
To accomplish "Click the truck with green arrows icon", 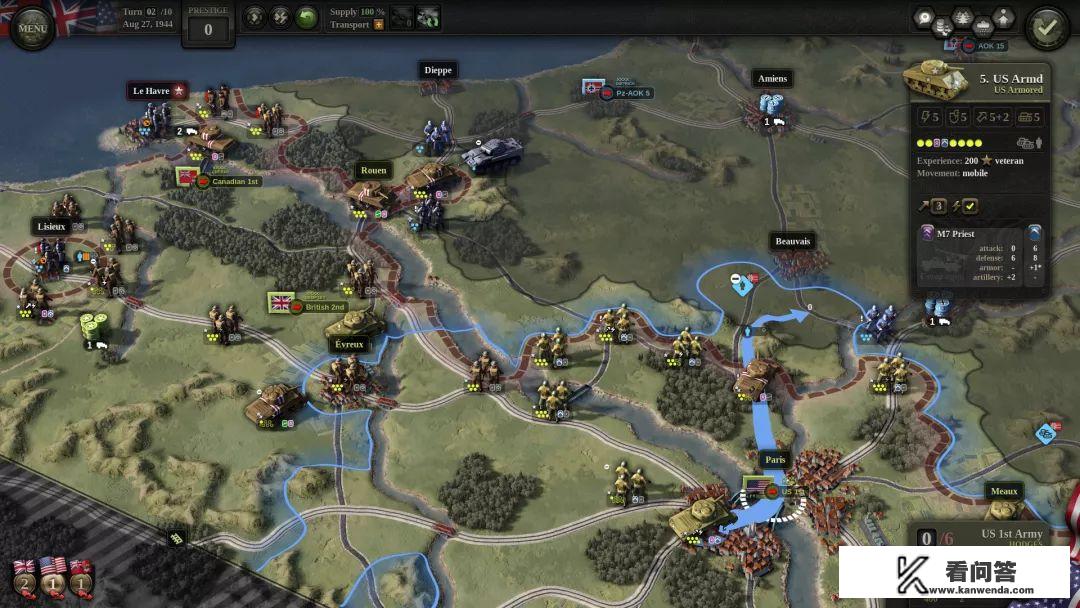I will coord(428,18).
